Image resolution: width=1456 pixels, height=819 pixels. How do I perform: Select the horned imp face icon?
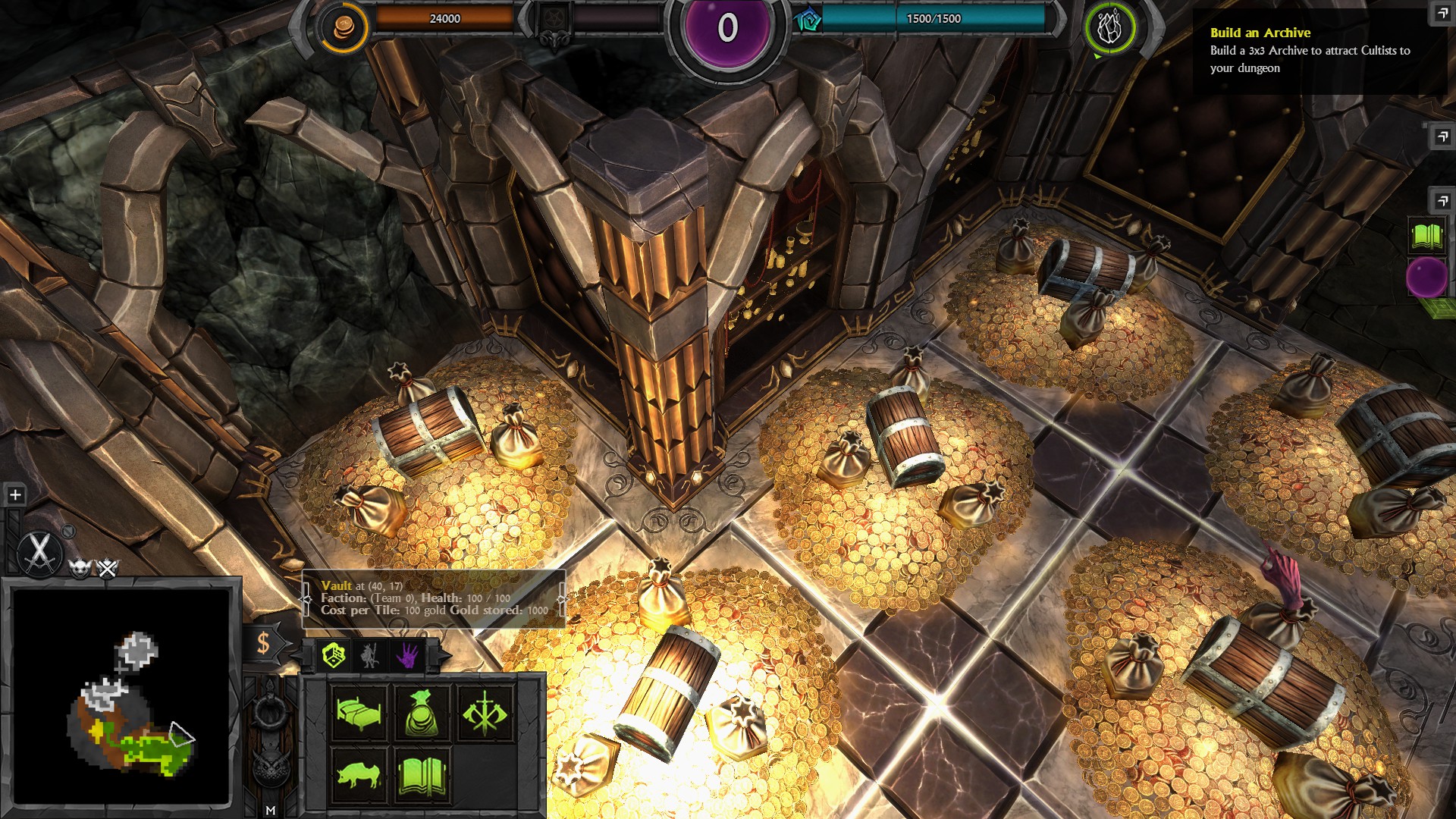point(80,567)
